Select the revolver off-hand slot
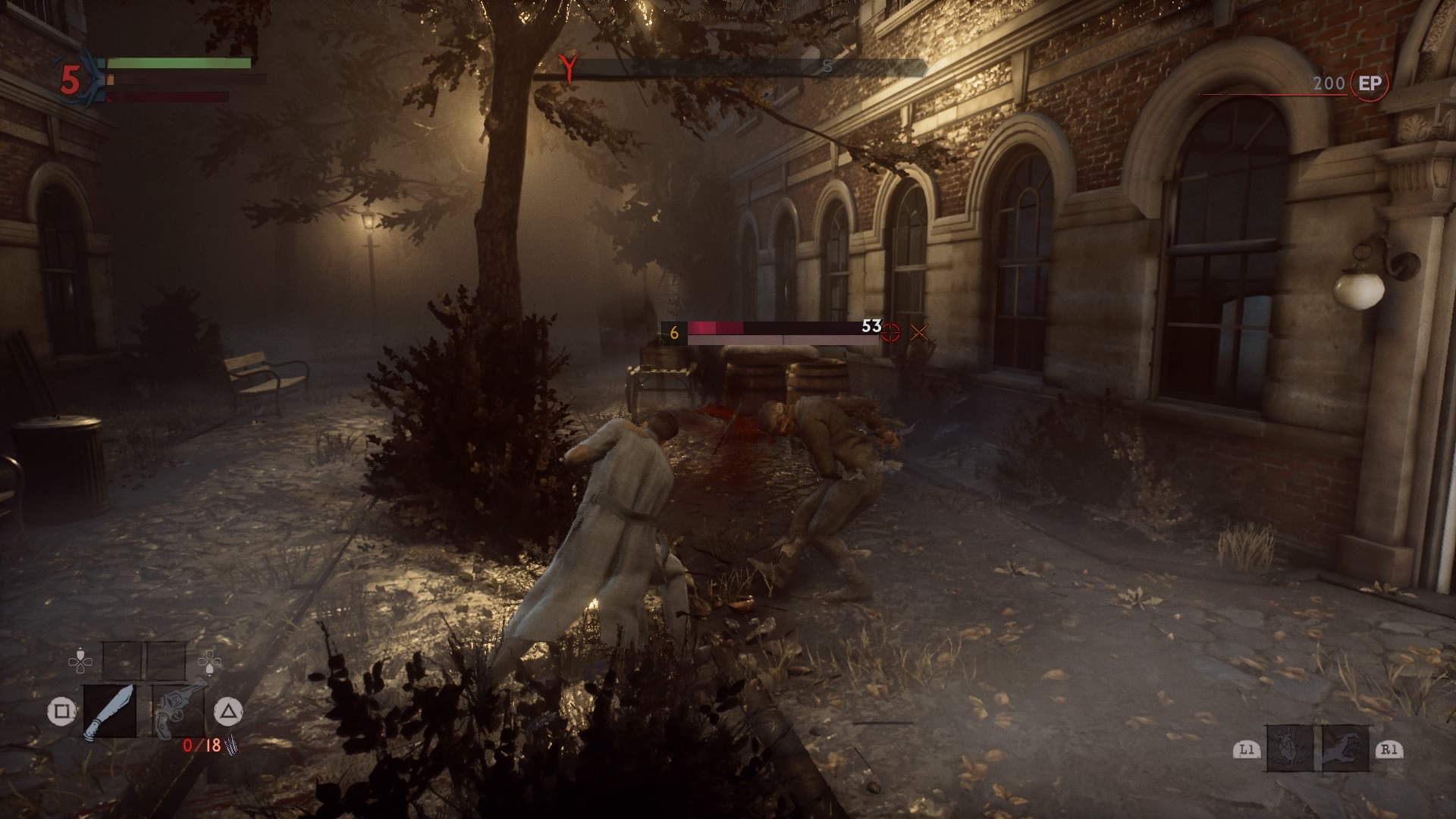Image resolution: width=1456 pixels, height=819 pixels. click(x=178, y=710)
